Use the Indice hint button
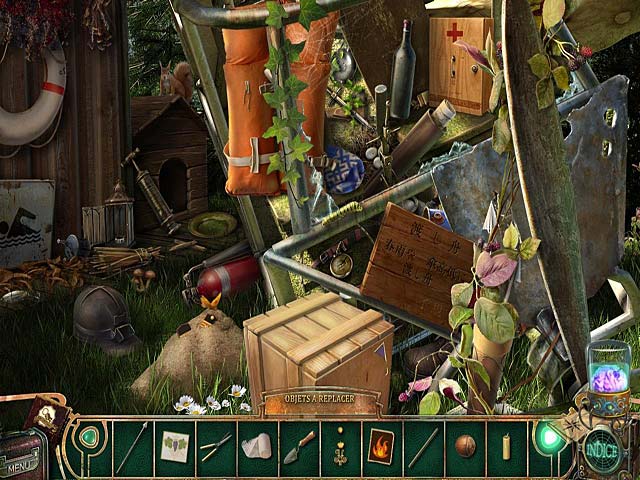Image resolution: width=640 pixels, height=480 pixels. (x=603, y=445)
